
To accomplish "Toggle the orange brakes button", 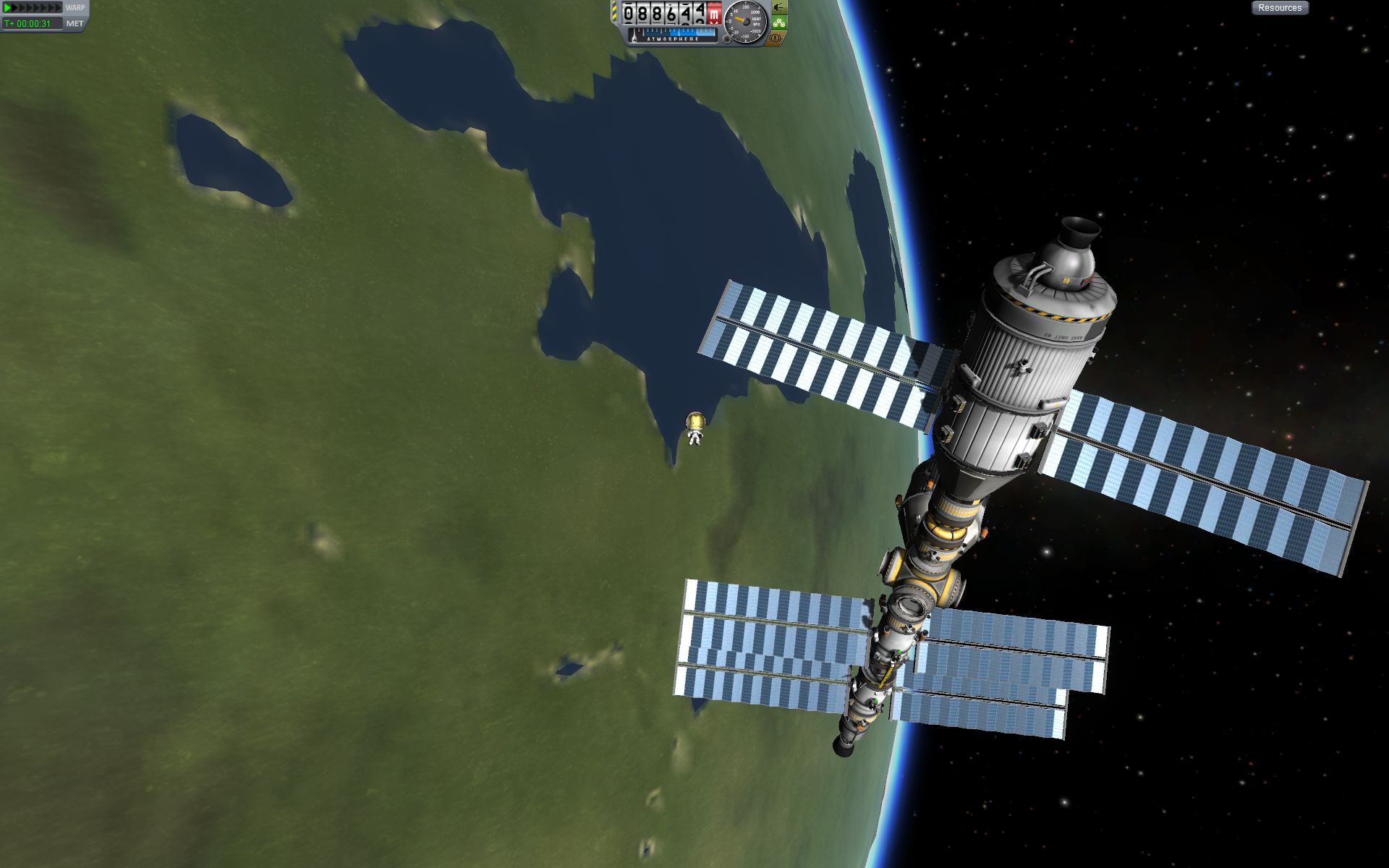I will pos(776,38).
